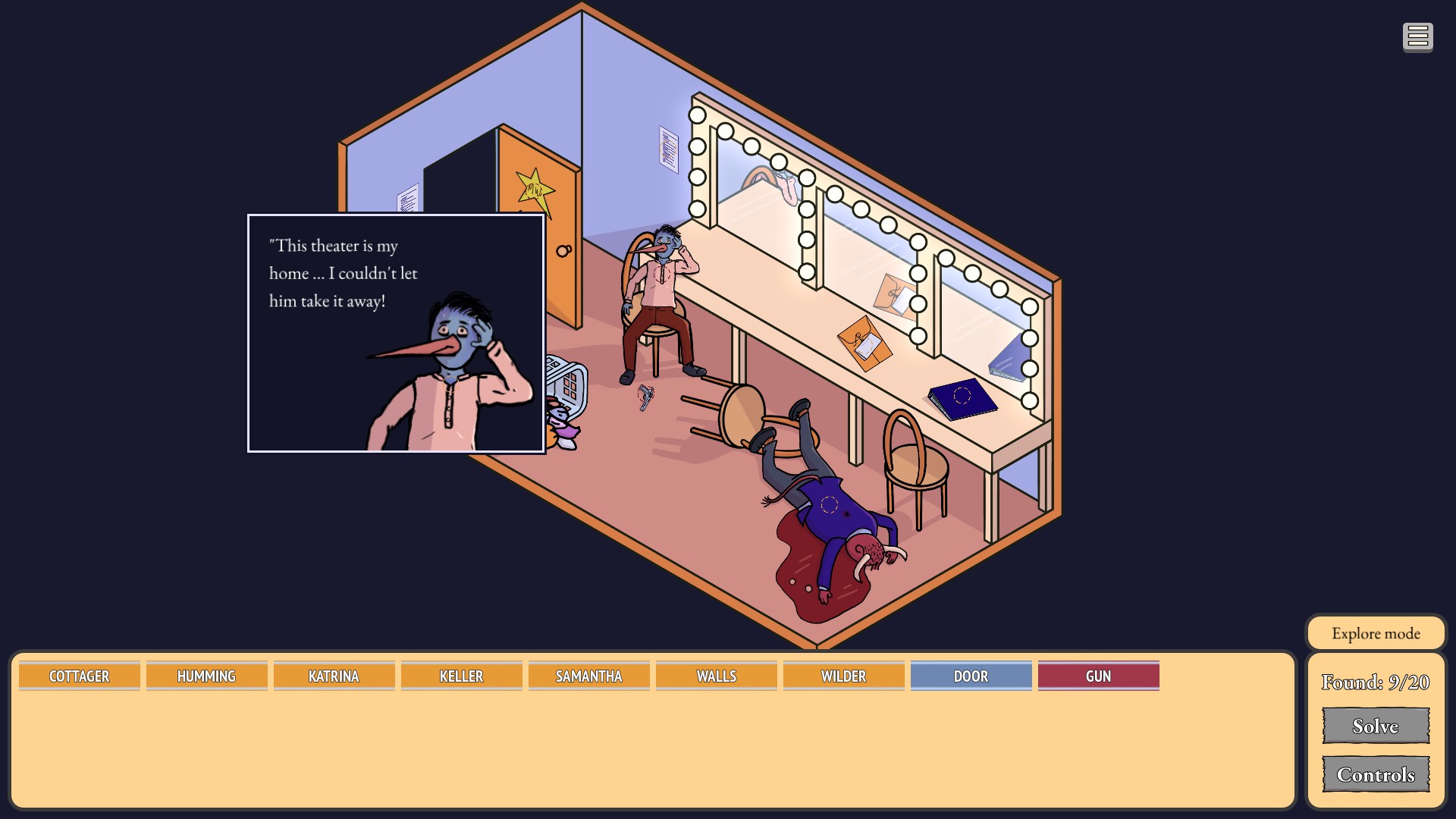Select the COTTAGER word tile

(80, 676)
